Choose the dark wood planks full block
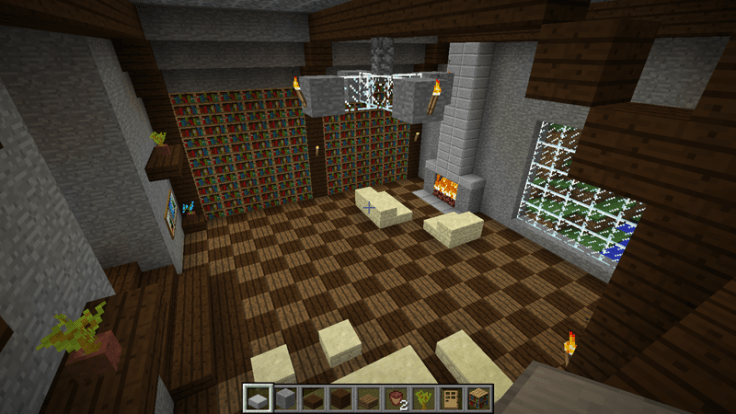This screenshot has height=414, width=736. [339, 397]
